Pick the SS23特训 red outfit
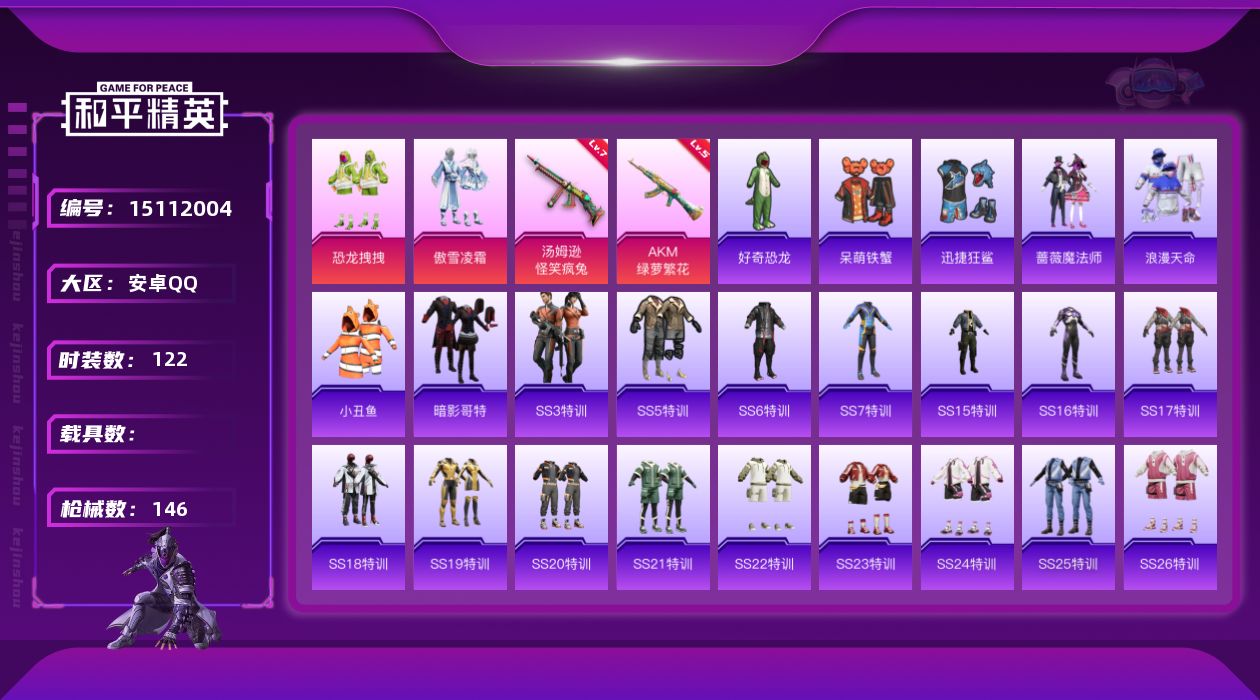 [x=866, y=517]
